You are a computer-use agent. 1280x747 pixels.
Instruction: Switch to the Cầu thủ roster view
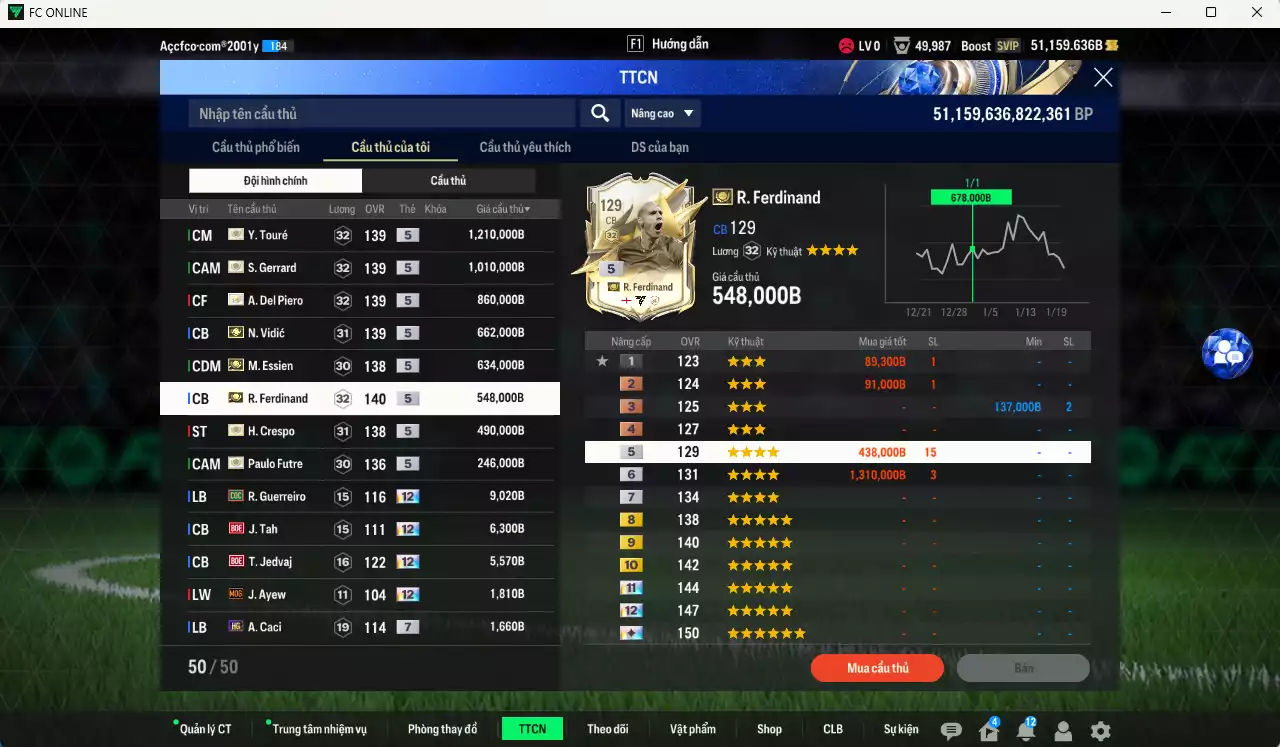[x=448, y=180]
